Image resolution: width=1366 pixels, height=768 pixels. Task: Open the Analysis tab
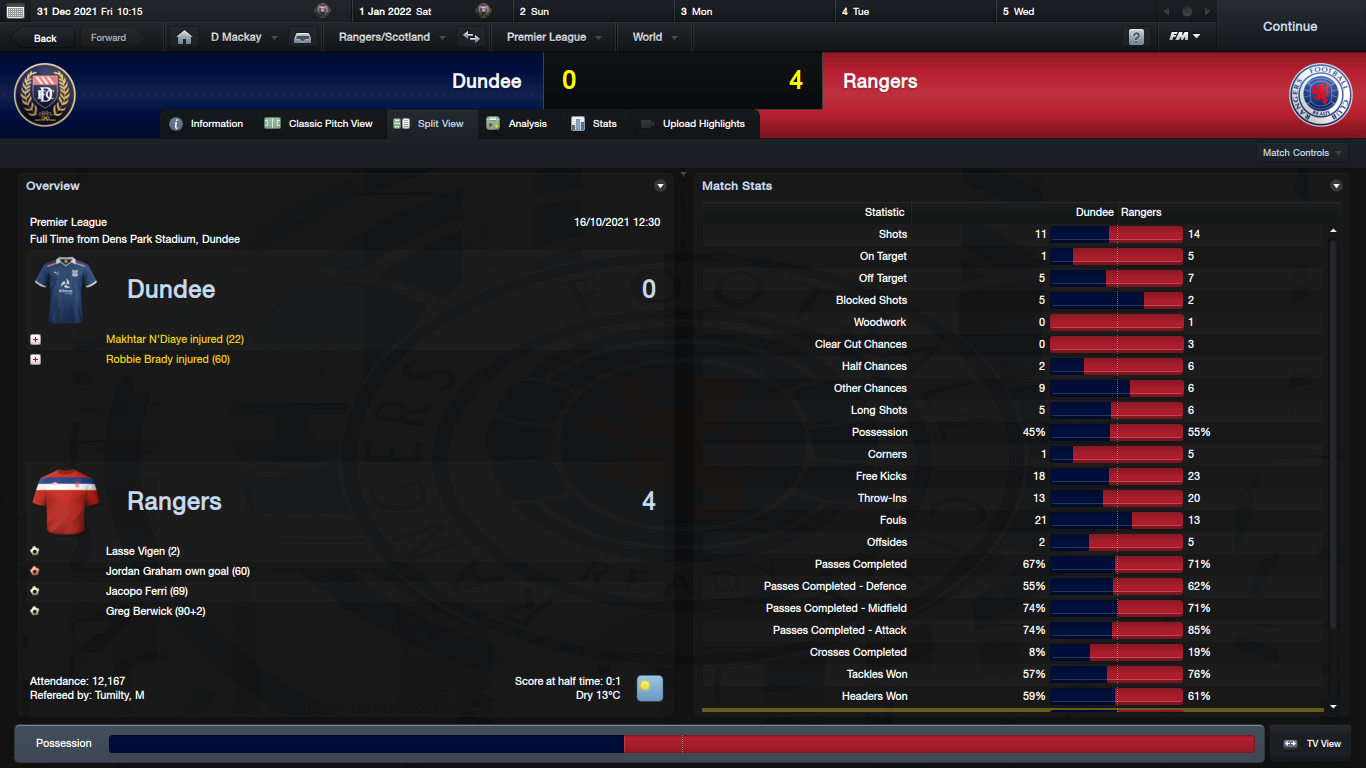tap(517, 124)
